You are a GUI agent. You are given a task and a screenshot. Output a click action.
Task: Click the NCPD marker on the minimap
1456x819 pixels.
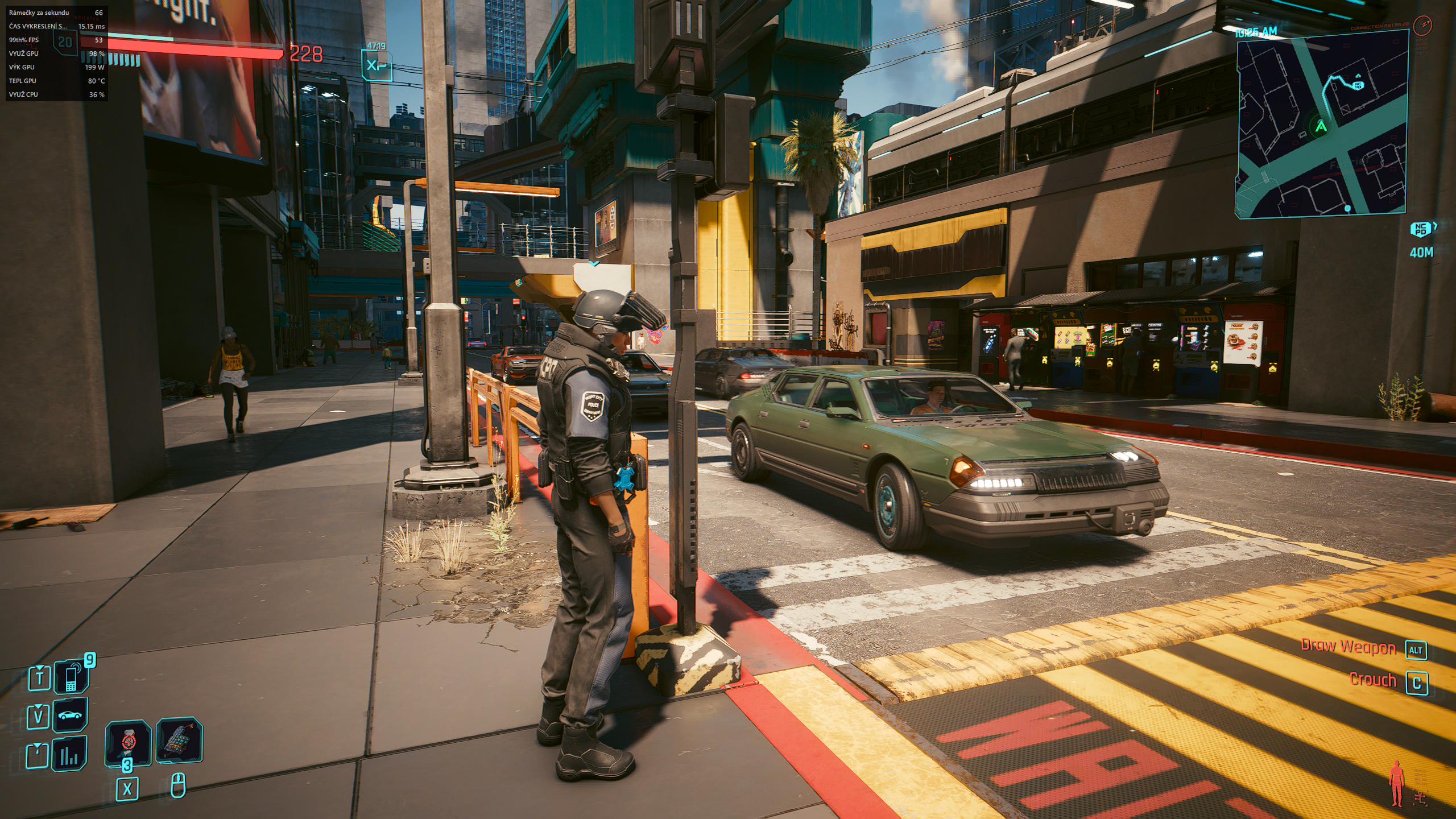click(1358, 85)
